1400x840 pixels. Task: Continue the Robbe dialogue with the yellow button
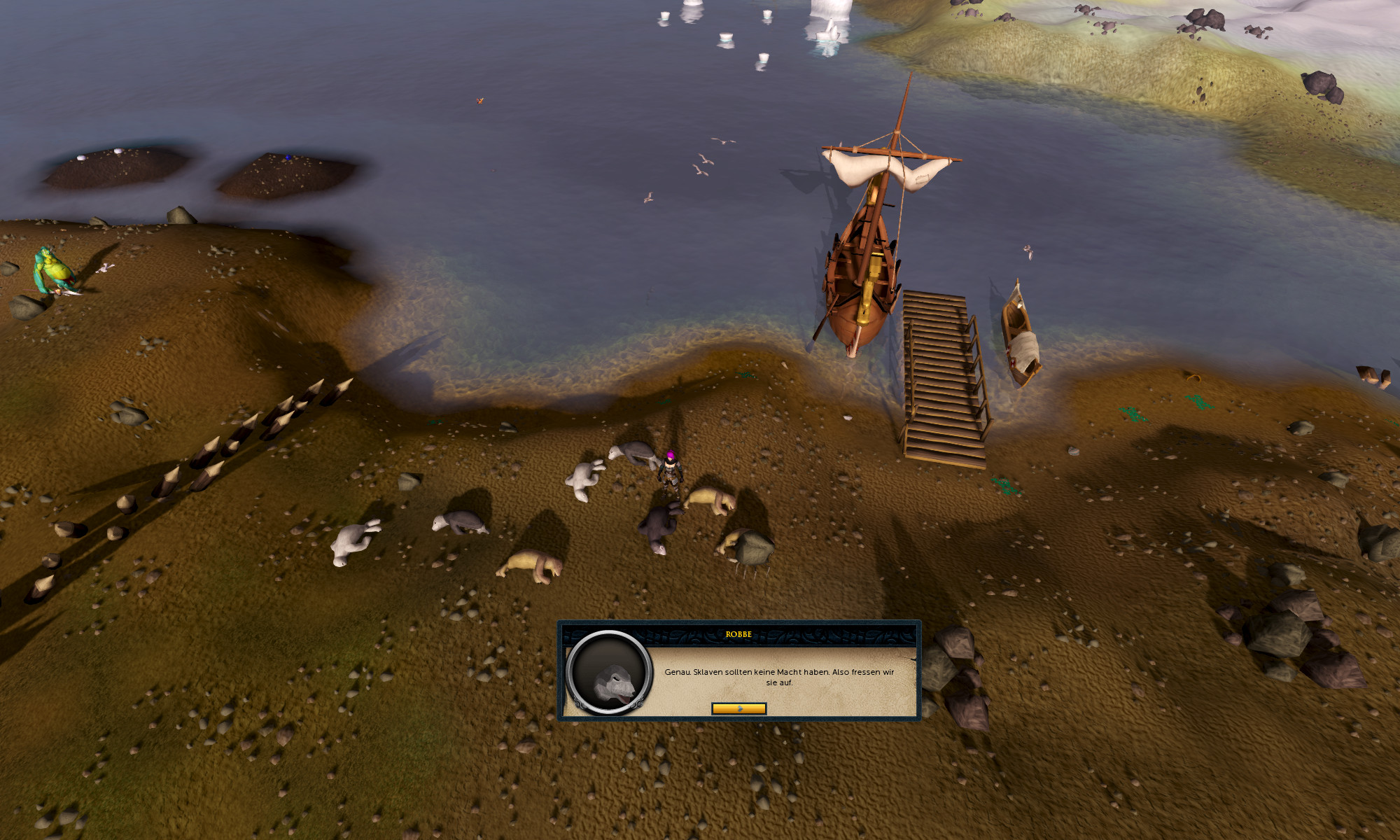pos(738,708)
